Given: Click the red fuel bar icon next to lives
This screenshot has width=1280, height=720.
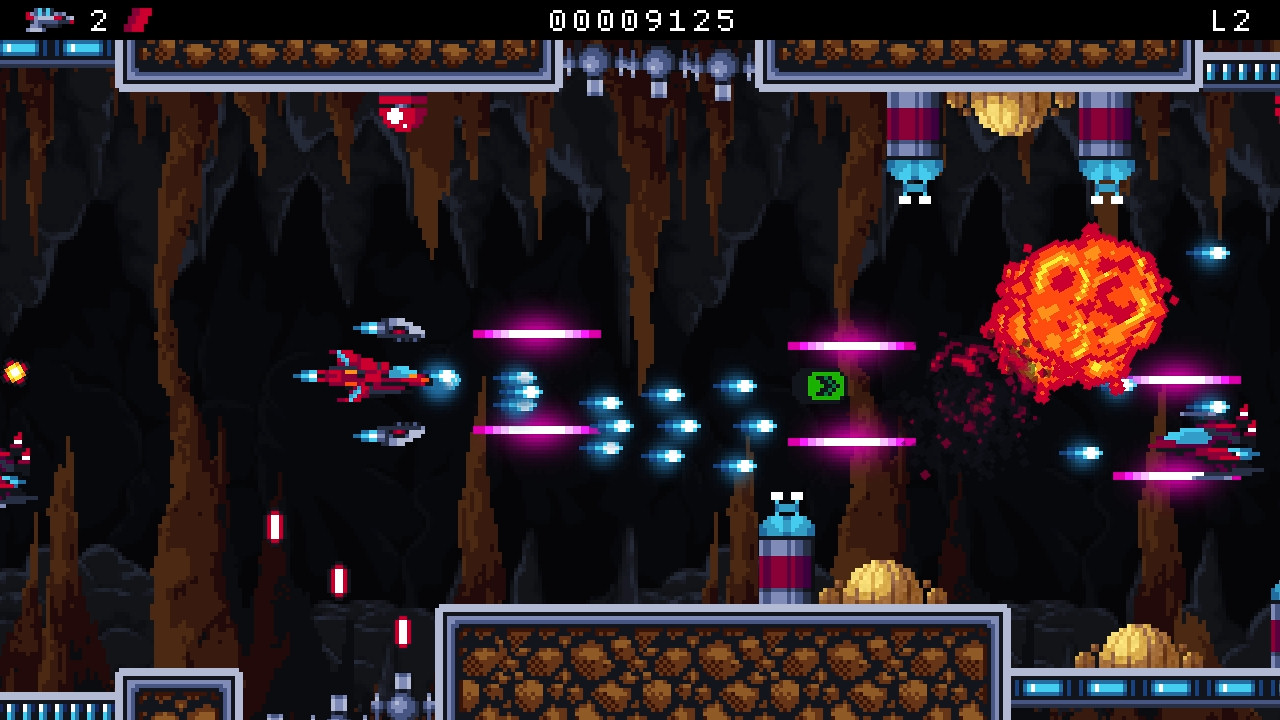Looking at the screenshot, I should pyautogui.click(x=135, y=17).
